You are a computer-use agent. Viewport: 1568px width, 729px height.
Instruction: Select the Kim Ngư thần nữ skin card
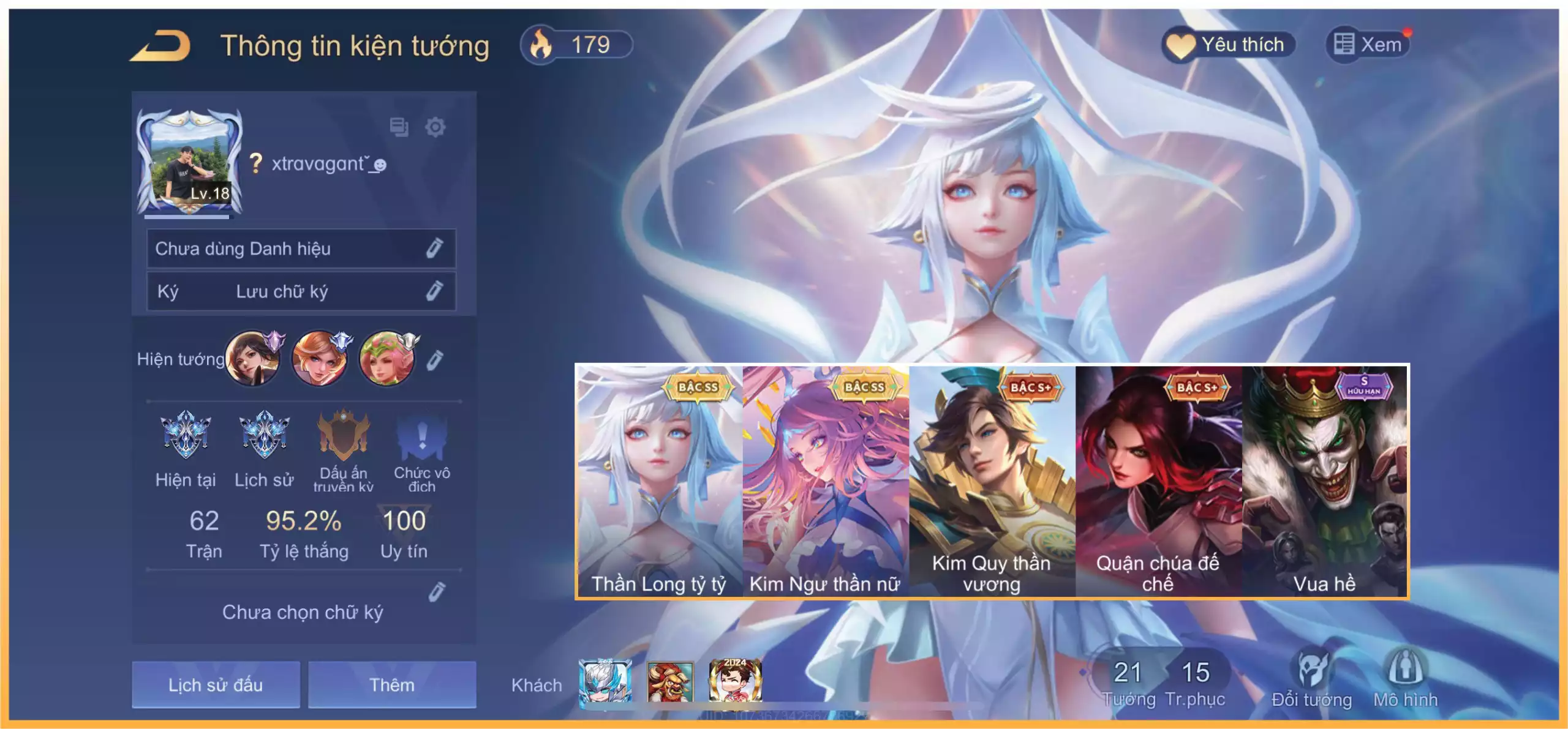point(826,481)
